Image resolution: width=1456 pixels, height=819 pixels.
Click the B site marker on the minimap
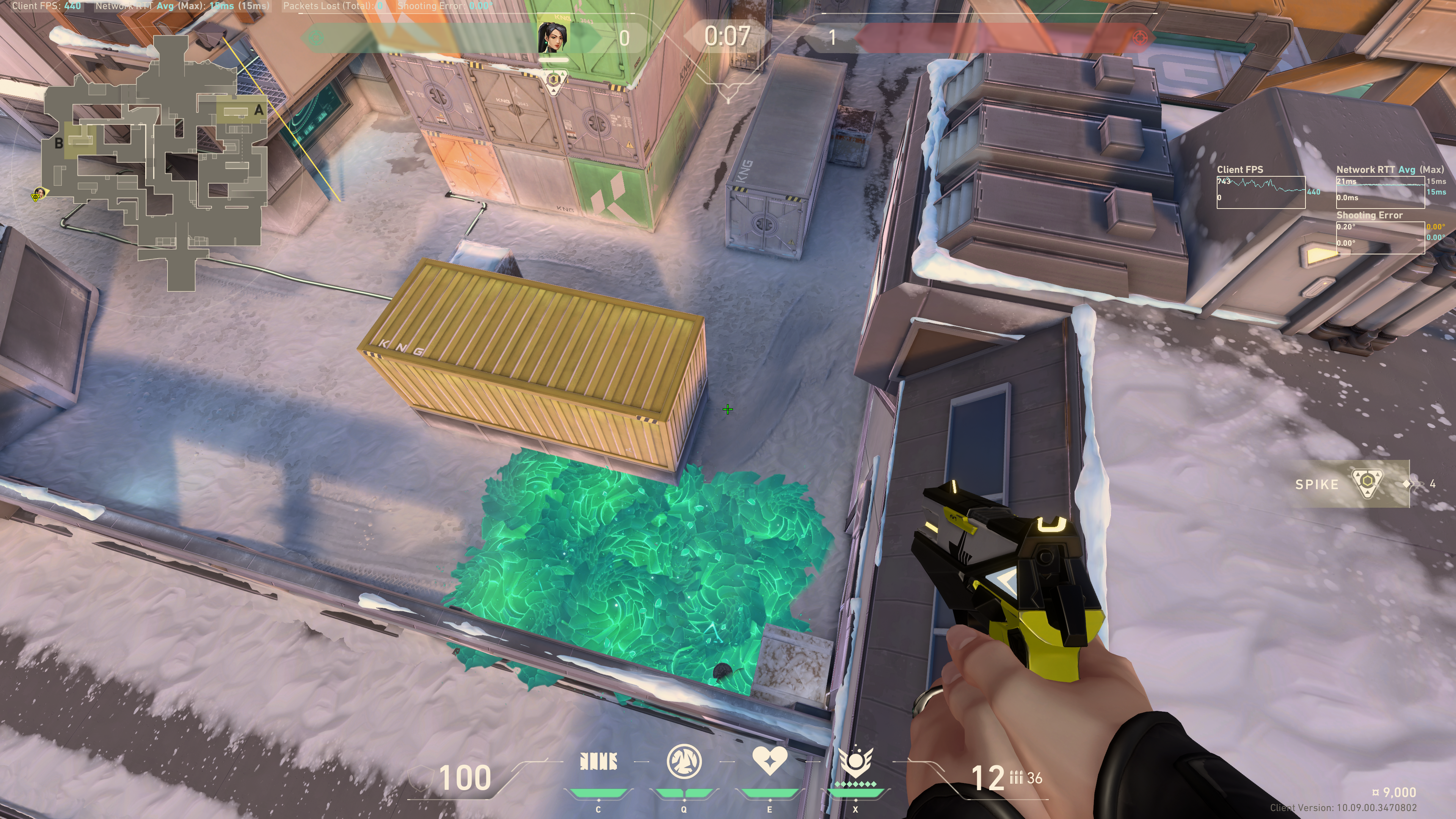(59, 144)
